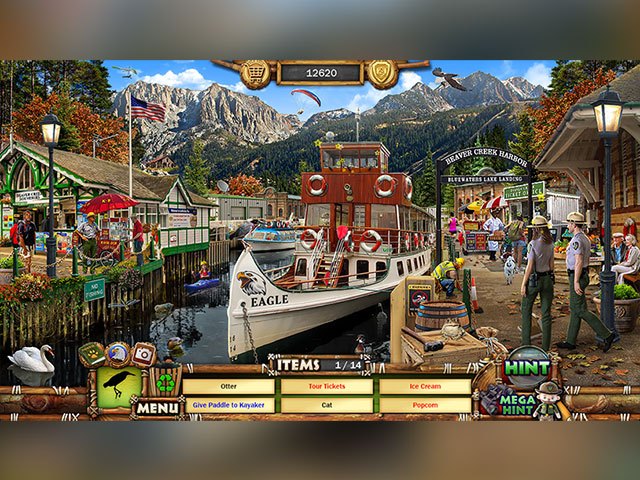This screenshot has height=480, width=640.
Task: Open the shopping cart store
Action: 254,73
